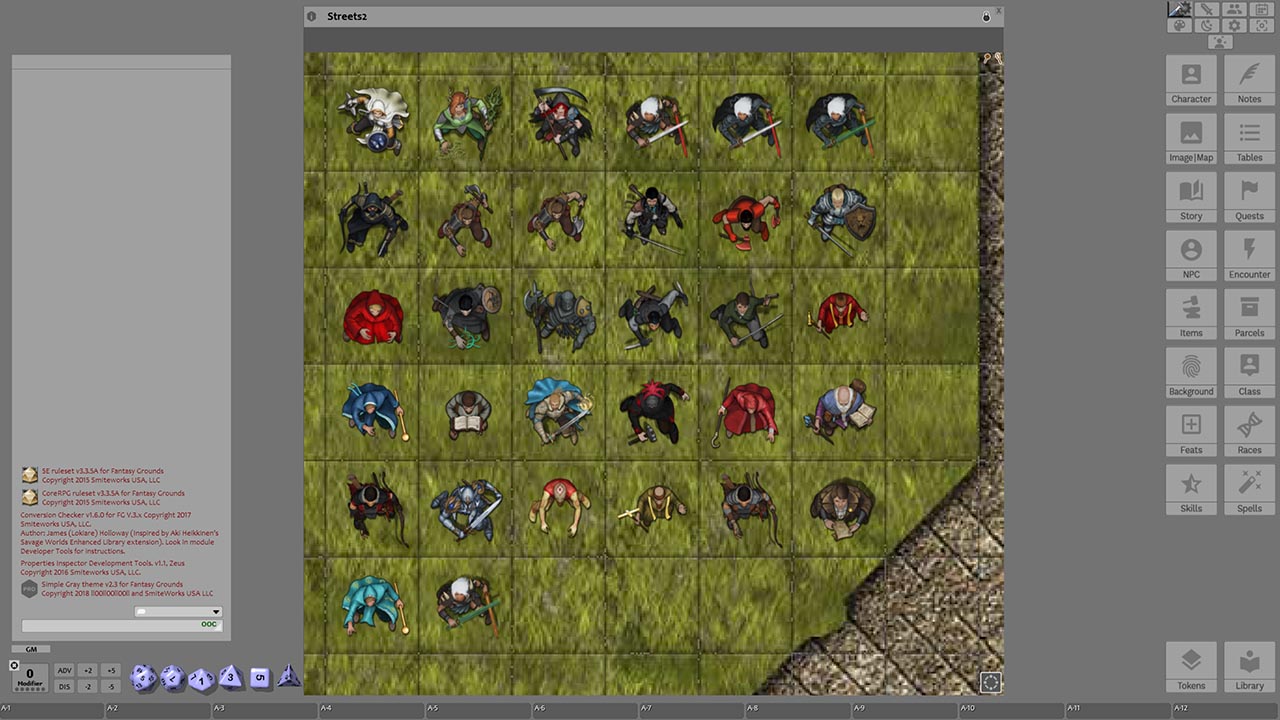
Task: Click the OOC chat mode button
Action: [x=208, y=624]
